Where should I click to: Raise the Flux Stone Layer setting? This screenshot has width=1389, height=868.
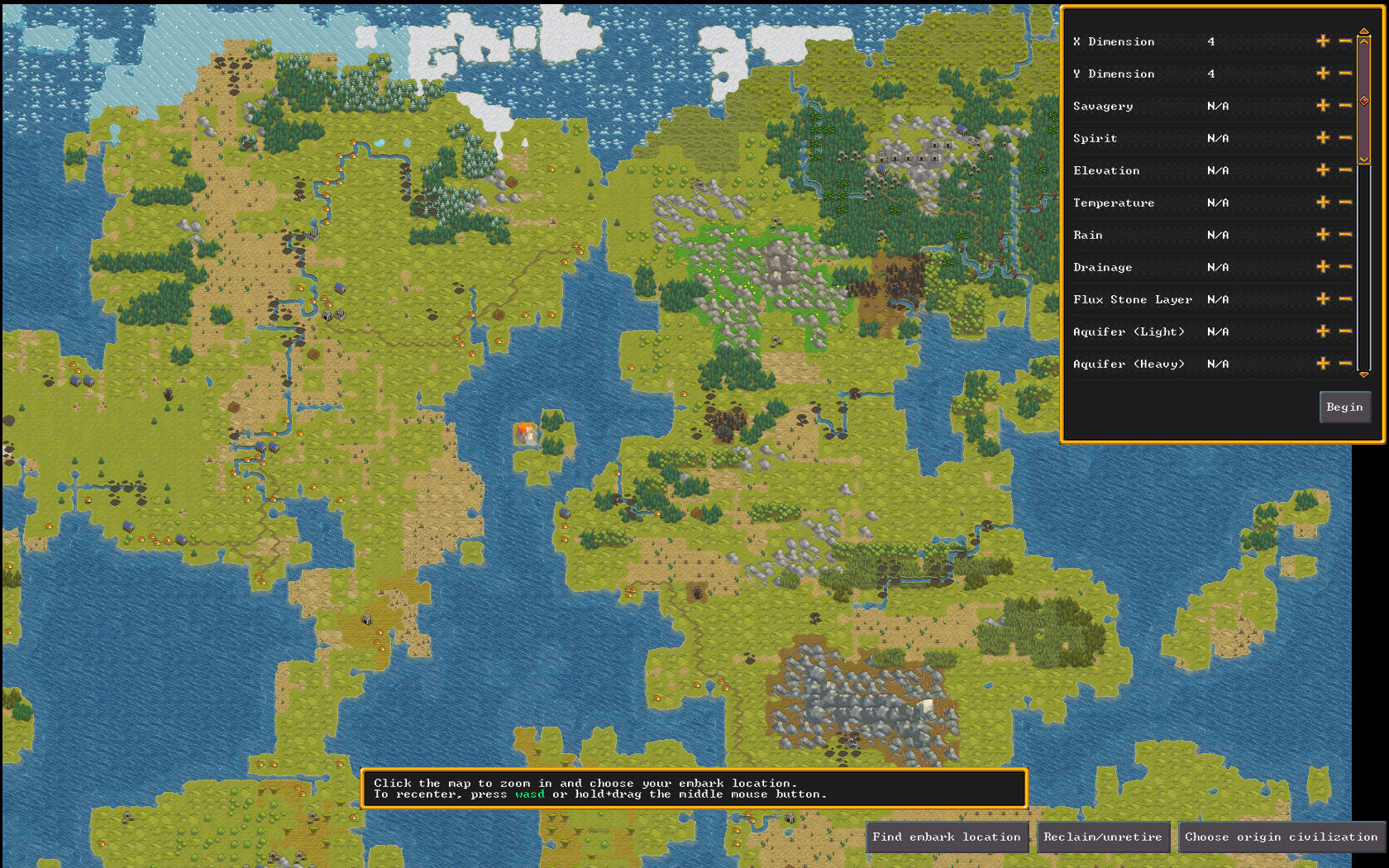click(x=1323, y=299)
